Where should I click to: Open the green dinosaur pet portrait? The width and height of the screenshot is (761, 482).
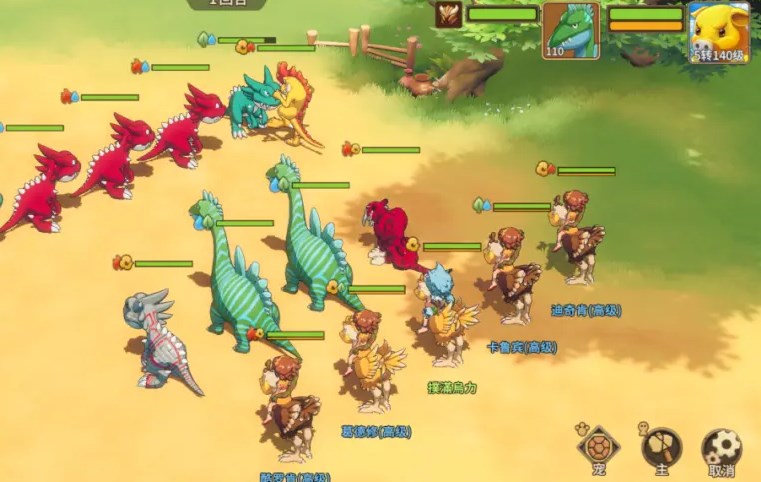571,31
